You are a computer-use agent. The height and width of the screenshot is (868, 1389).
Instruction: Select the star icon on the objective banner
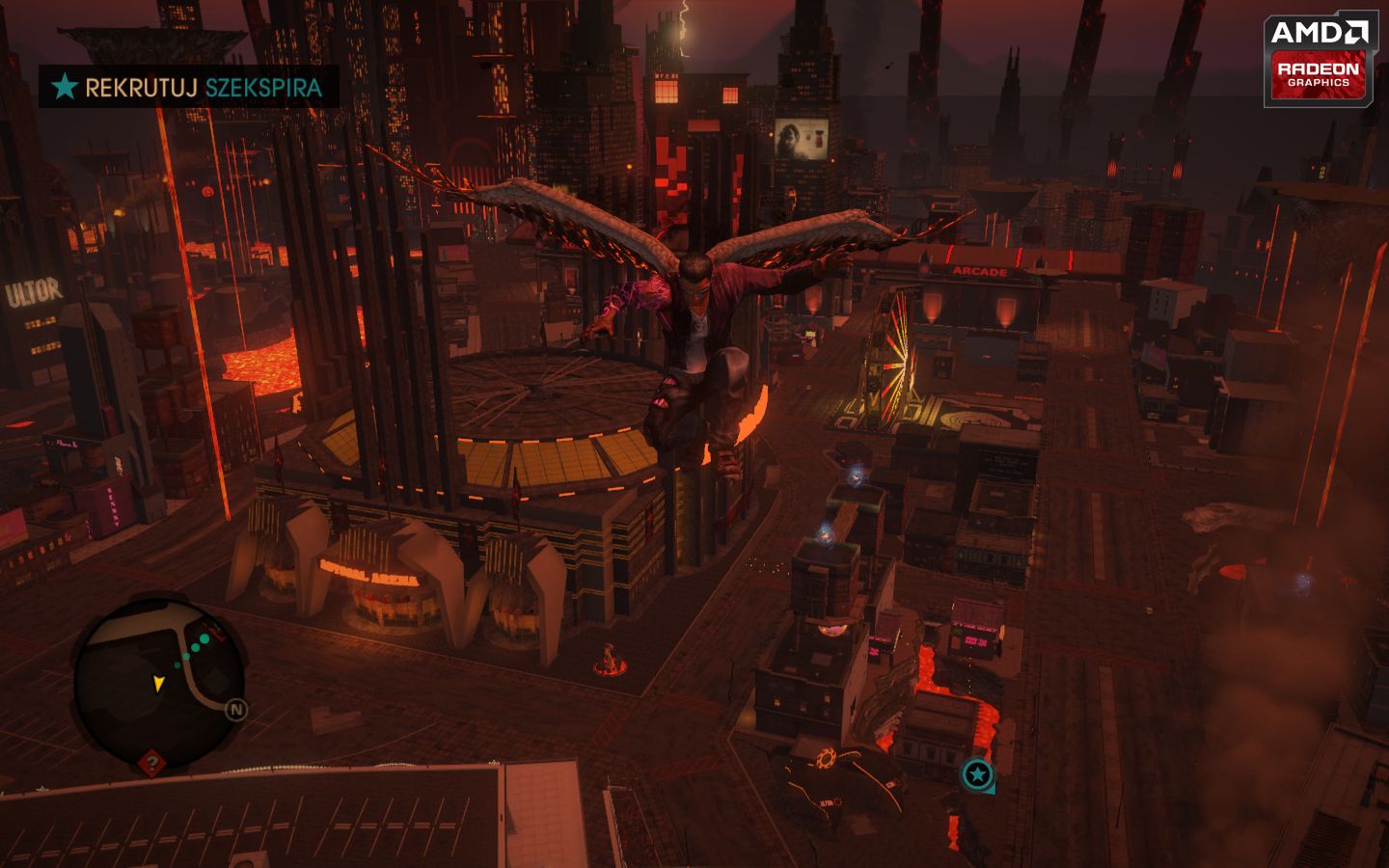[64, 87]
